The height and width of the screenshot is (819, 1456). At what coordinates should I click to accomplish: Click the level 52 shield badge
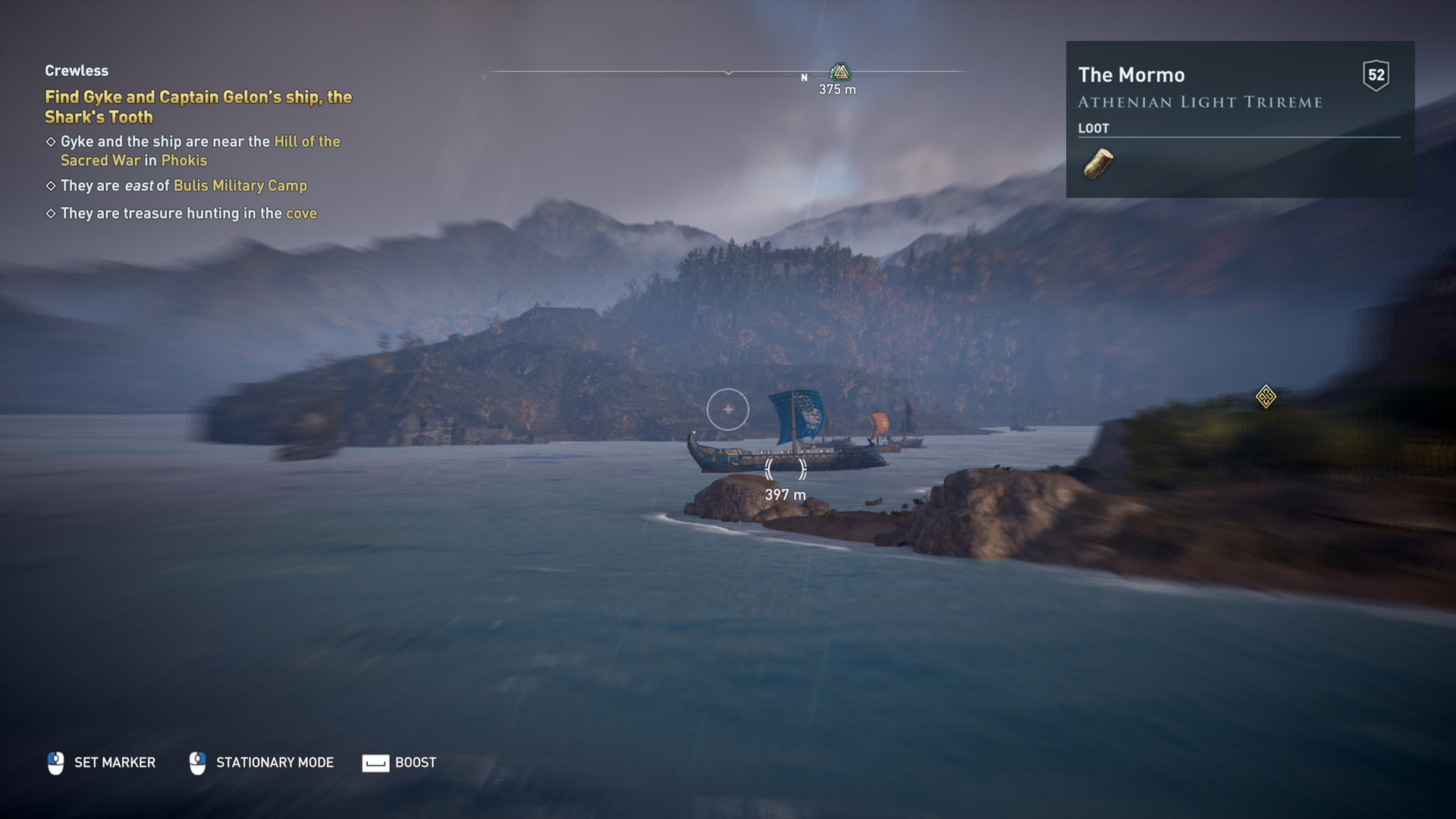[1376, 75]
